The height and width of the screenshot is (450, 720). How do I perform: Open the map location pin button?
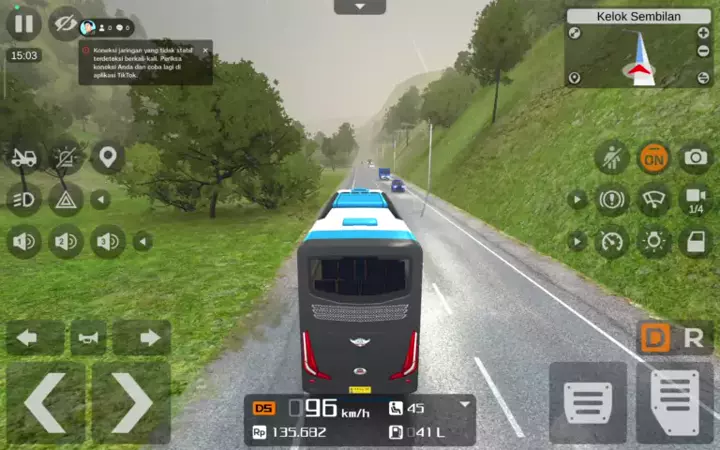[x=107, y=157]
